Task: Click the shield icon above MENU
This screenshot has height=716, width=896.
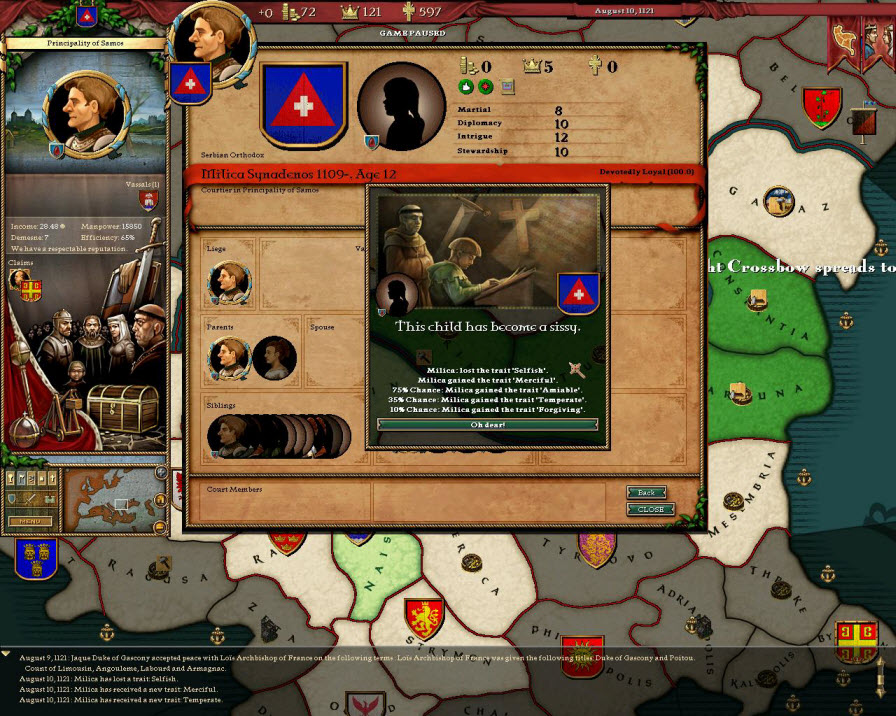Action: click(14, 500)
